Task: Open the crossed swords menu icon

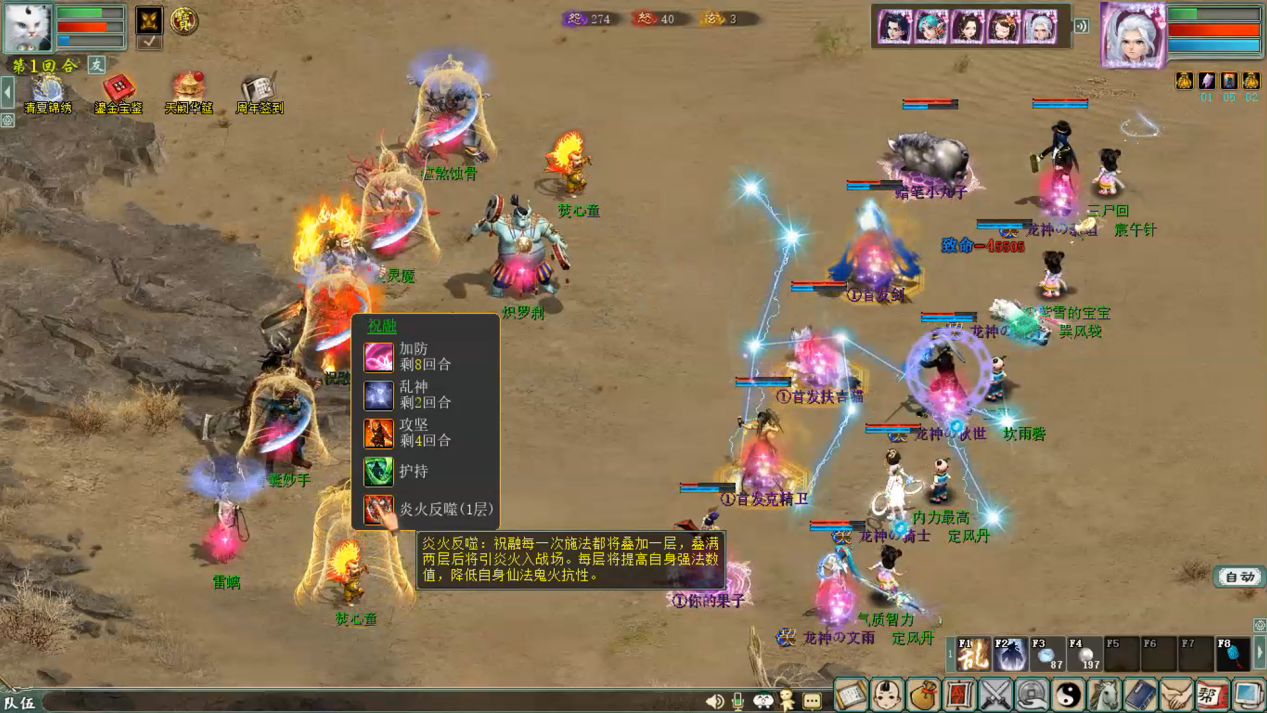Action: pyautogui.click(x=996, y=694)
